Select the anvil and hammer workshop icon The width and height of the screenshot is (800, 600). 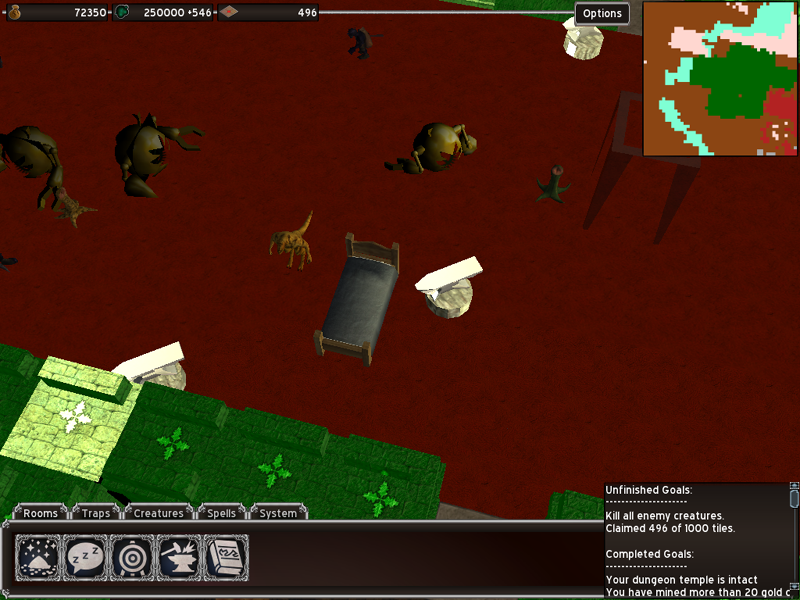[x=179, y=557]
